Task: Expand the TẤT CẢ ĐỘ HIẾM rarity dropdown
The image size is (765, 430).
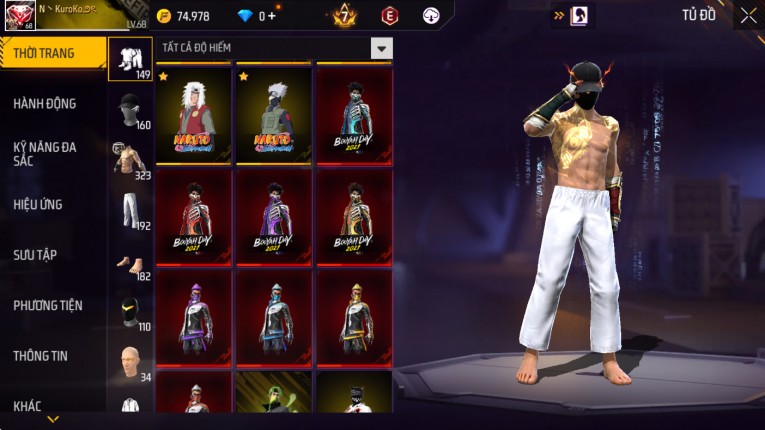Action: (x=380, y=48)
